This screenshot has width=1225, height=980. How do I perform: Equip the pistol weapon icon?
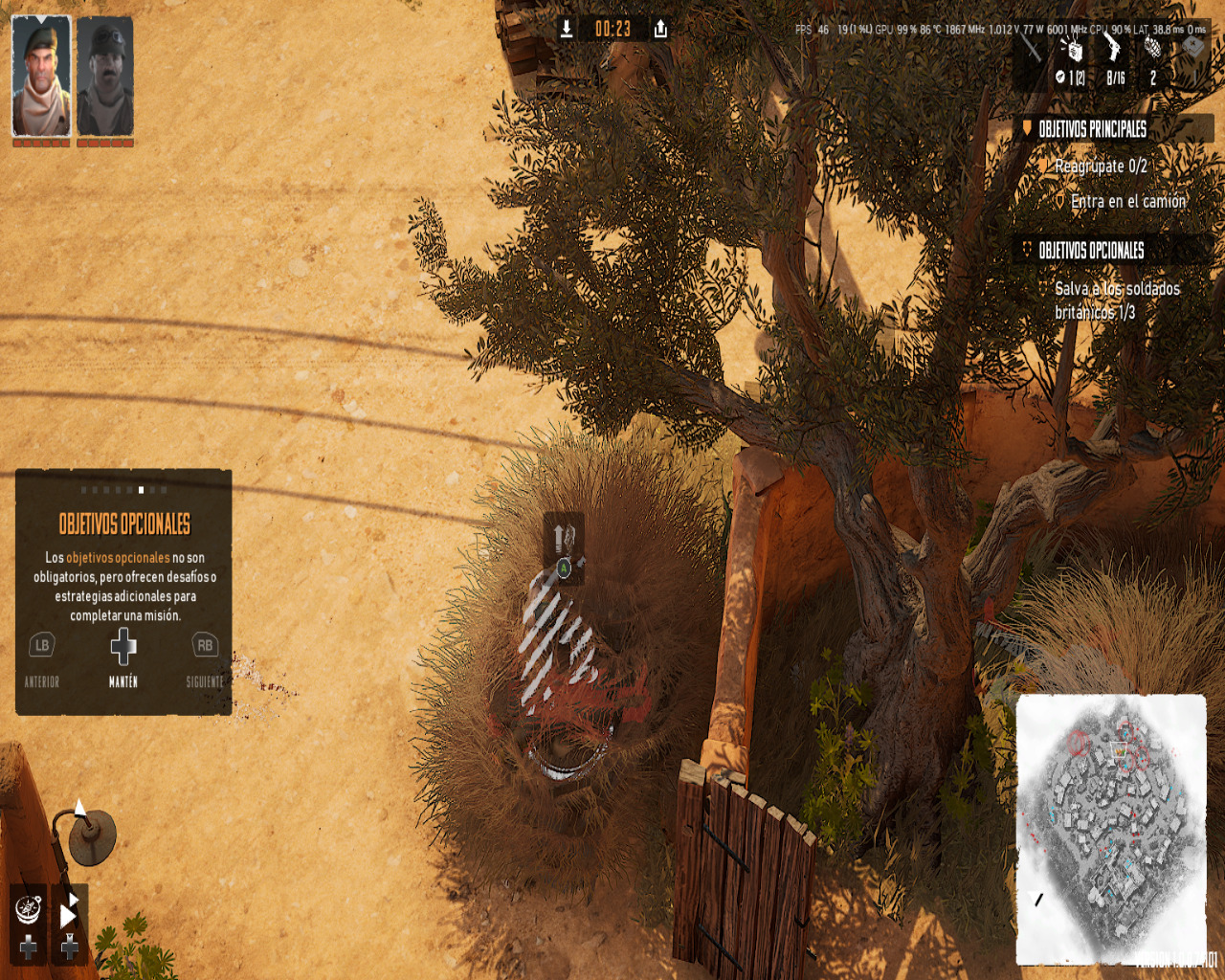pyautogui.click(x=1113, y=46)
